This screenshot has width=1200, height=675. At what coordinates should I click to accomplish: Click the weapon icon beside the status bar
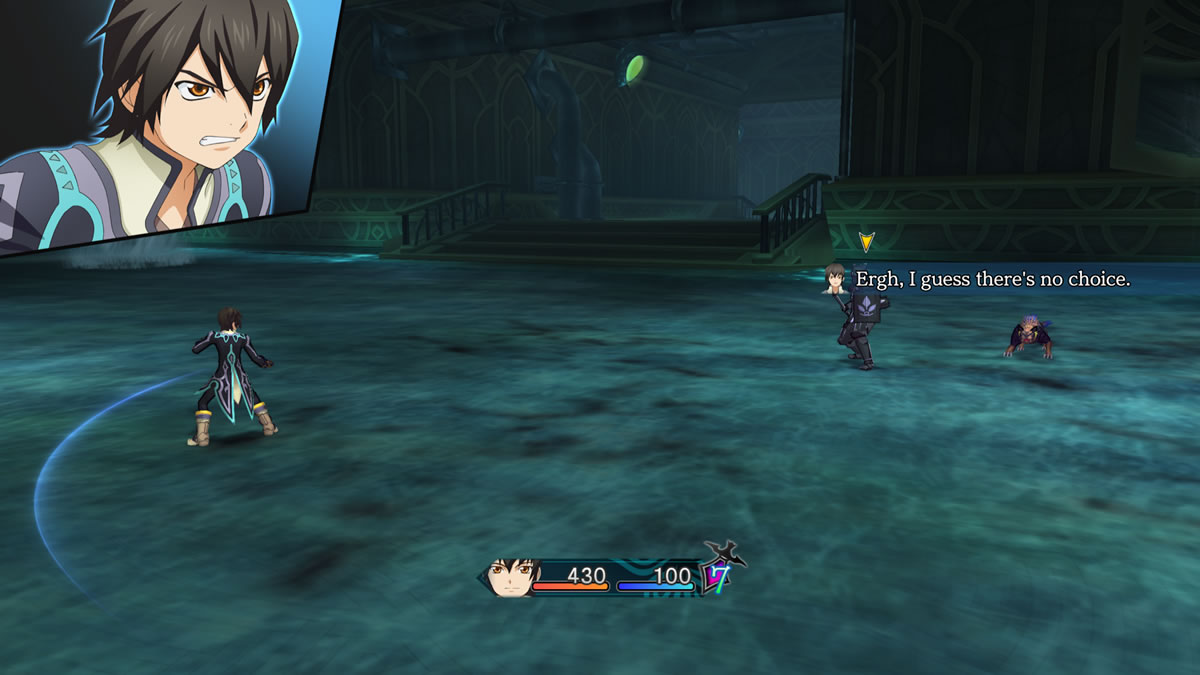tap(725, 552)
